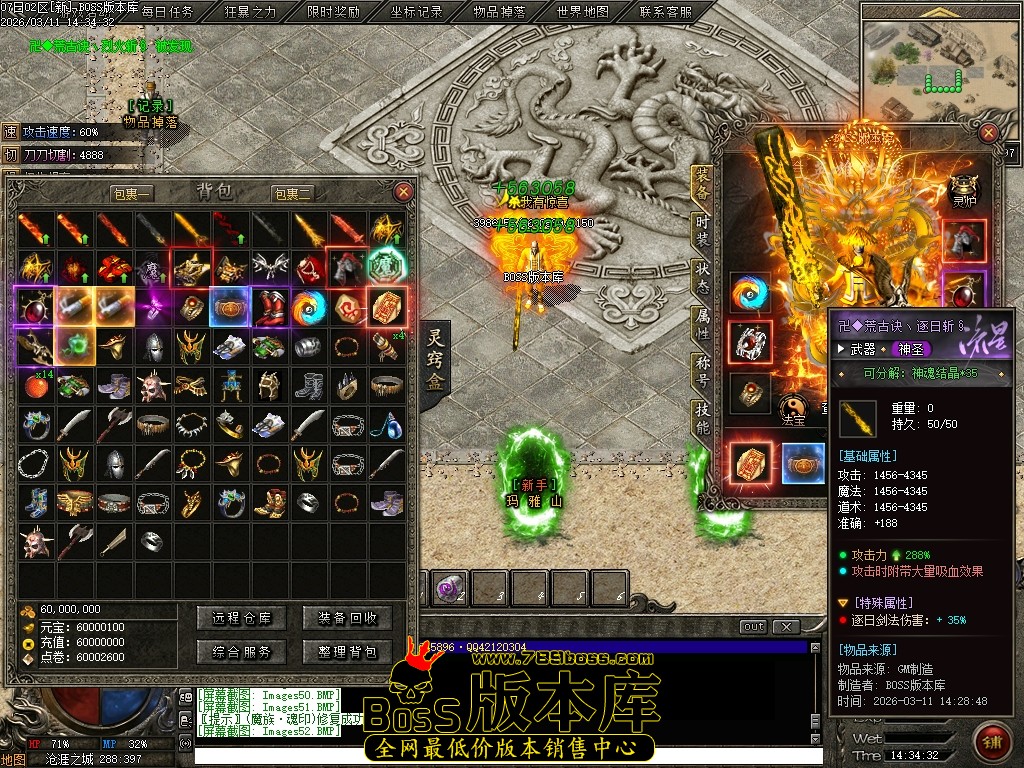Open the 世界地图 world map
Image resolution: width=1024 pixels, height=768 pixels.
[582, 12]
